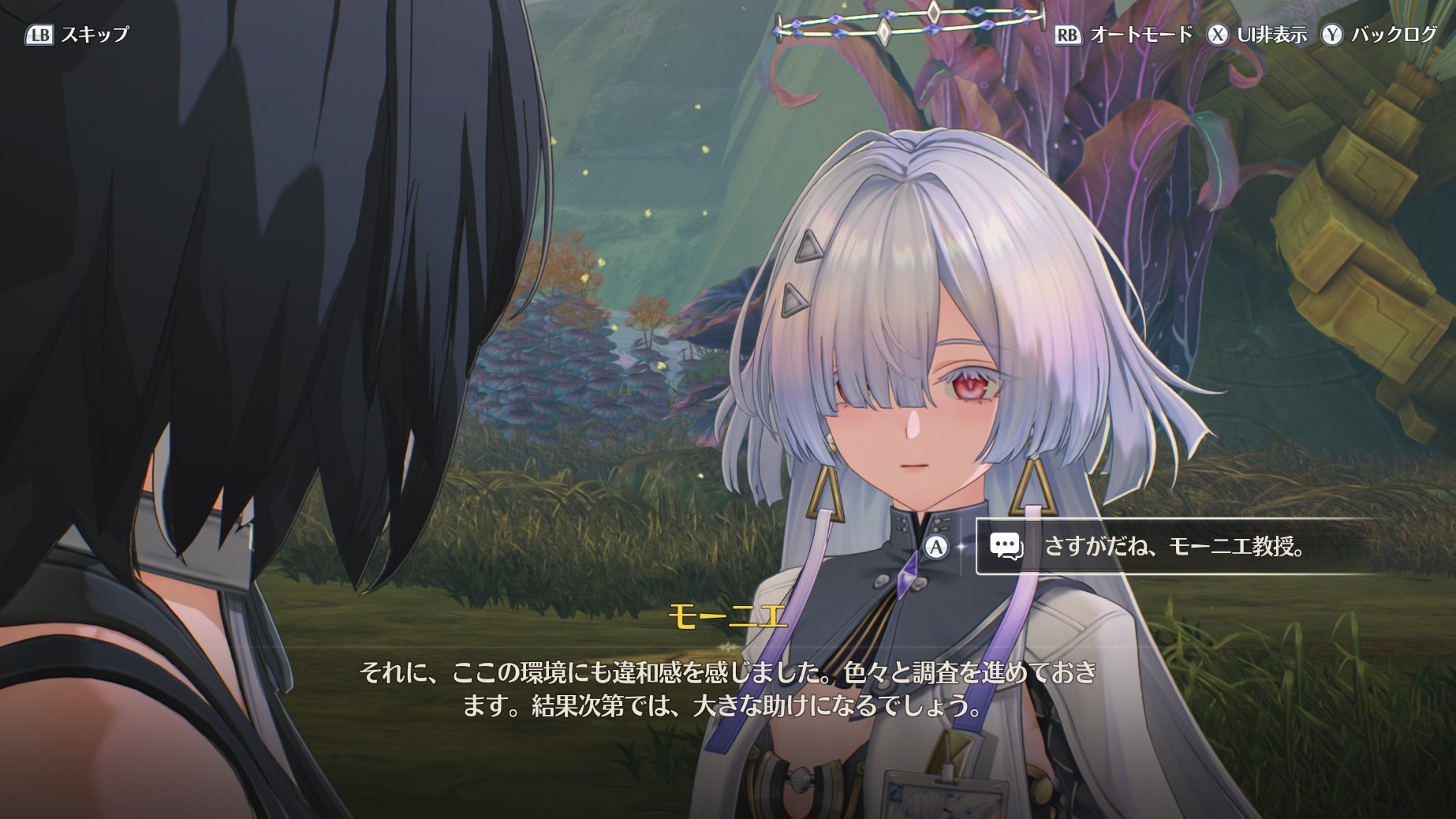
Task: Hide the interface with UI非表示
Action: pos(1258,35)
